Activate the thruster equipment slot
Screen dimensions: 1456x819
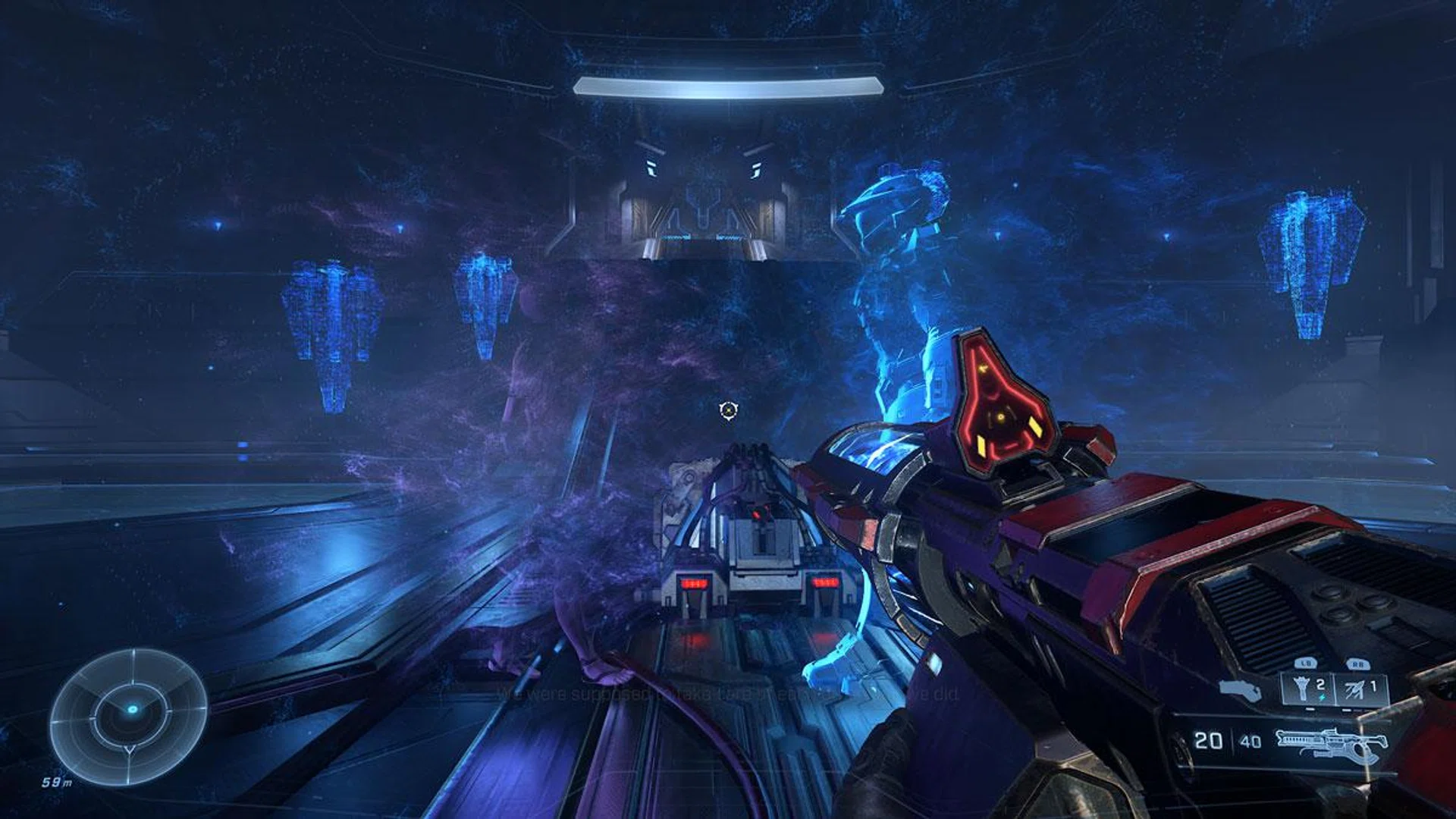click(1362, 689)
